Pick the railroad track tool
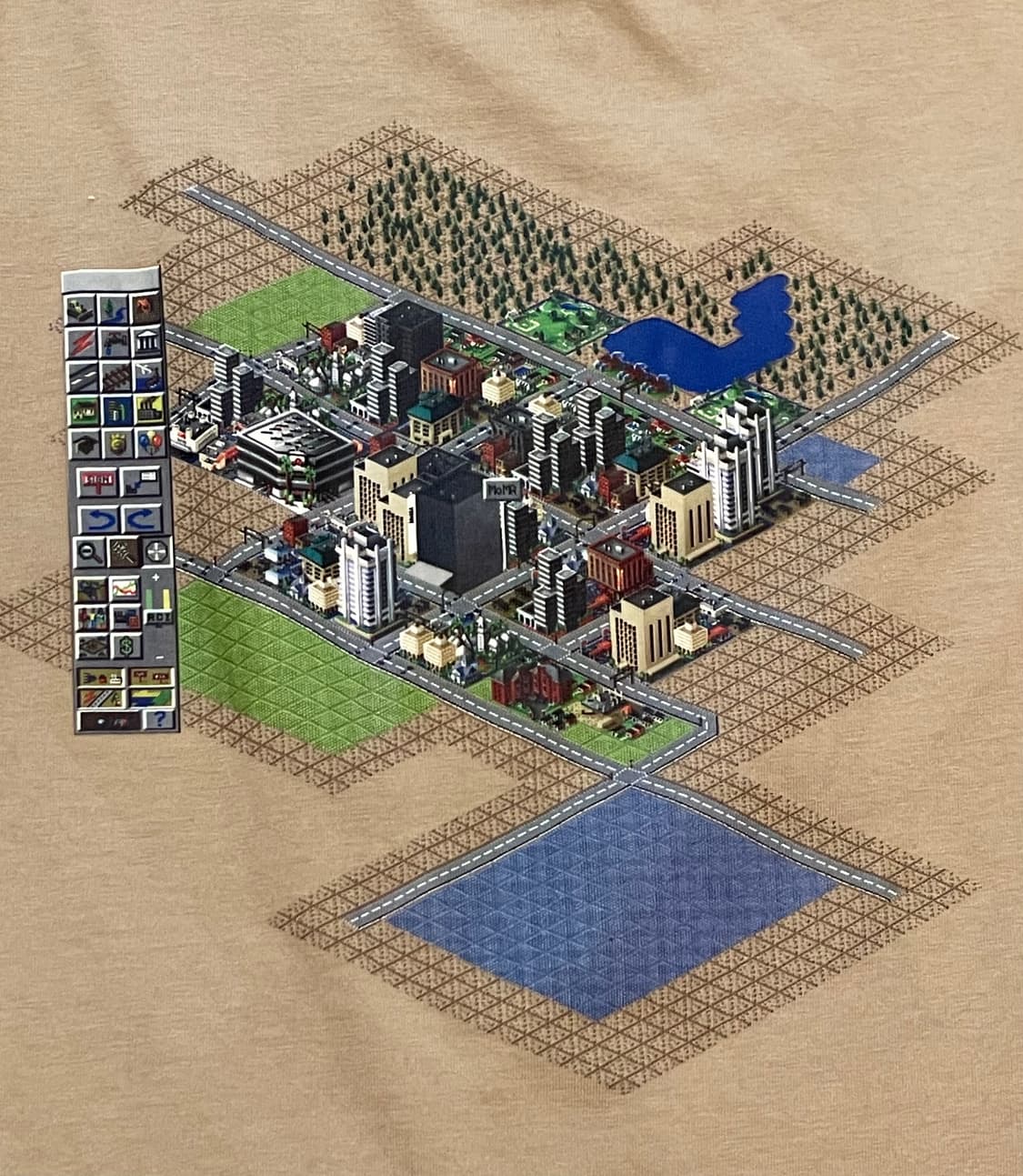This screenshot has height=1176, width=1023. 115,376
